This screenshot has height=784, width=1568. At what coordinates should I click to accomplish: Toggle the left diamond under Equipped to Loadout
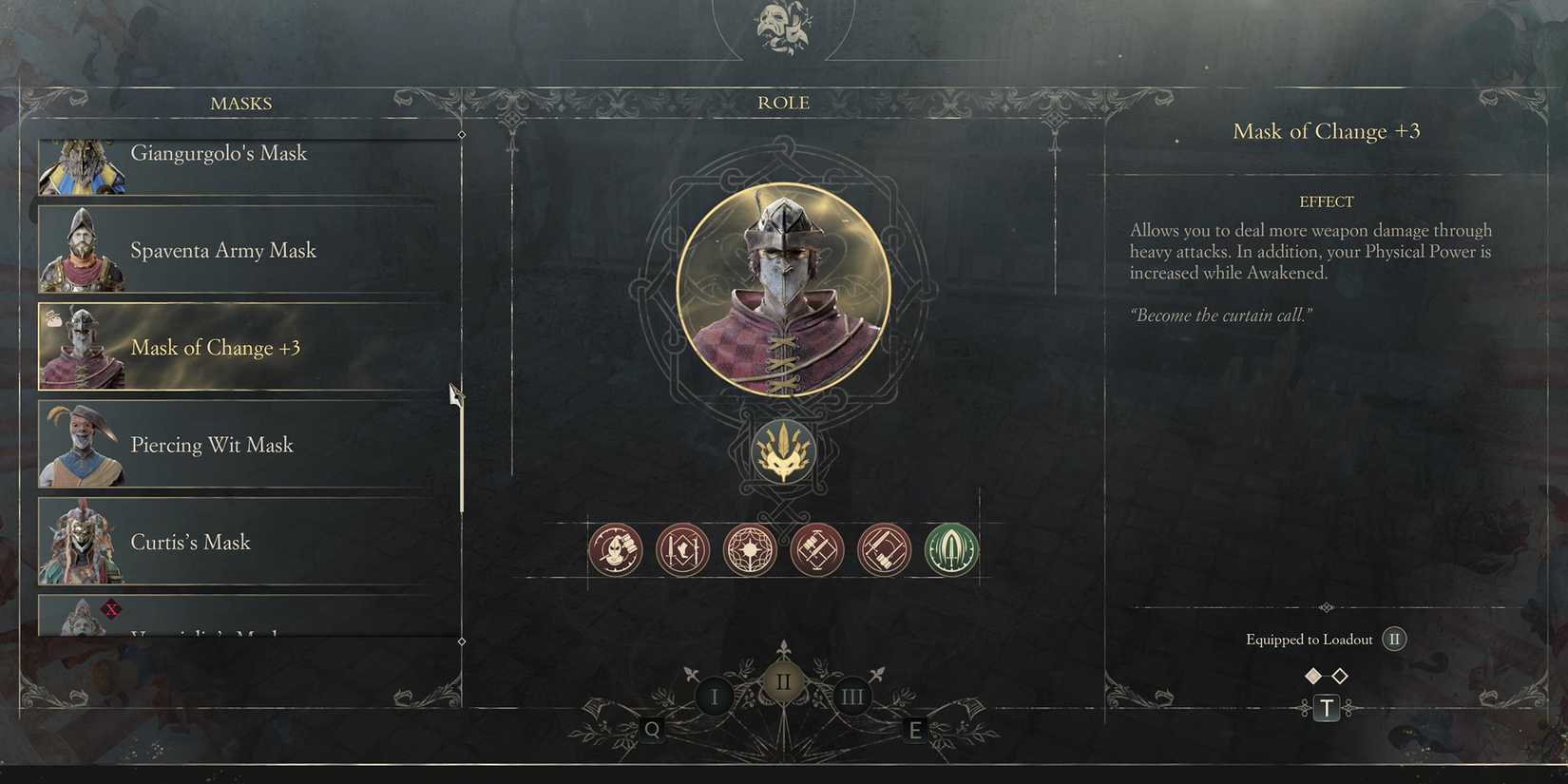[x=1313, y=675]
